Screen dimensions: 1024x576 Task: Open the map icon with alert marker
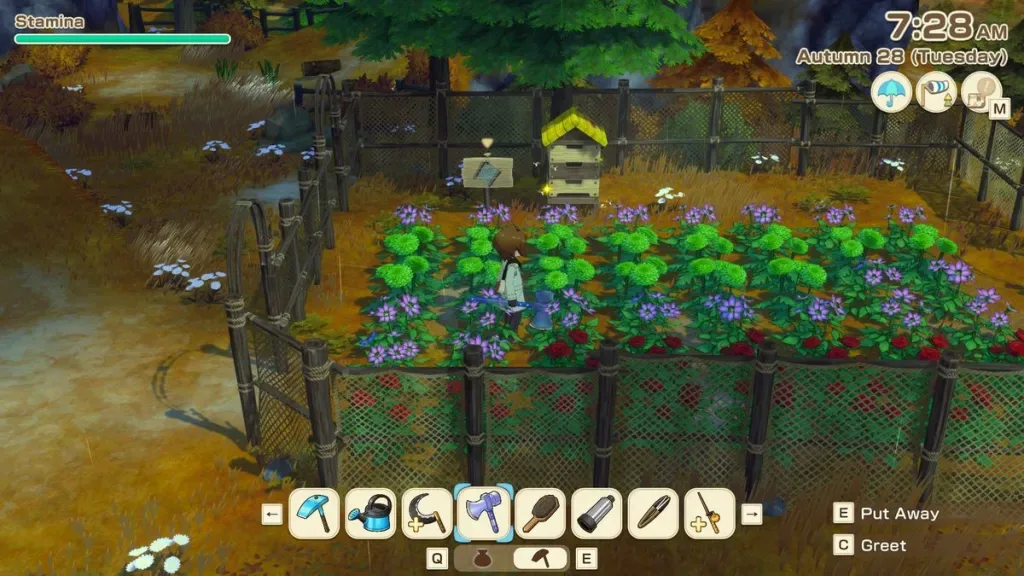(x=981, y=92)
